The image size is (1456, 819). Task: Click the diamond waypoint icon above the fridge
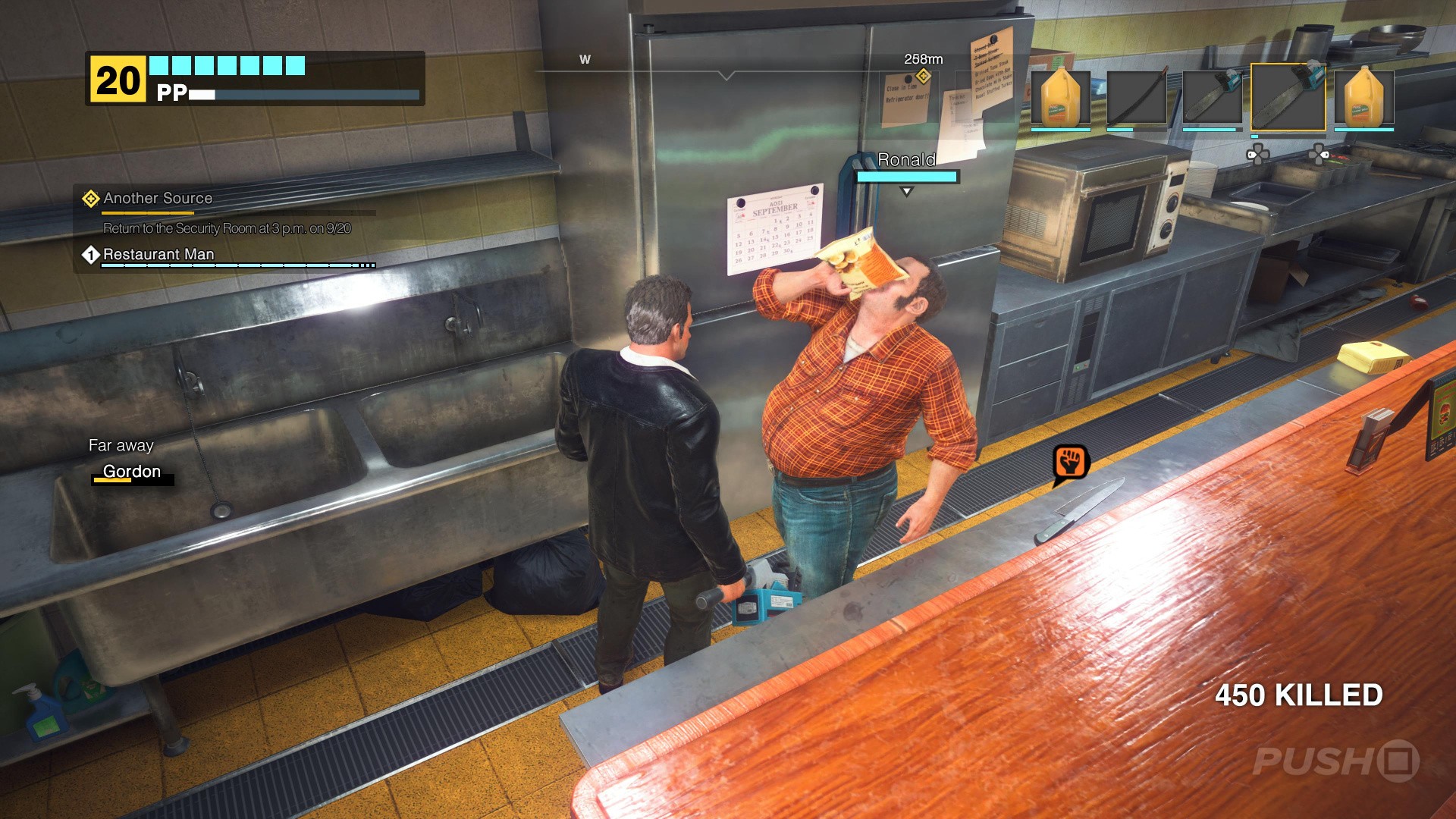(922, 76)
